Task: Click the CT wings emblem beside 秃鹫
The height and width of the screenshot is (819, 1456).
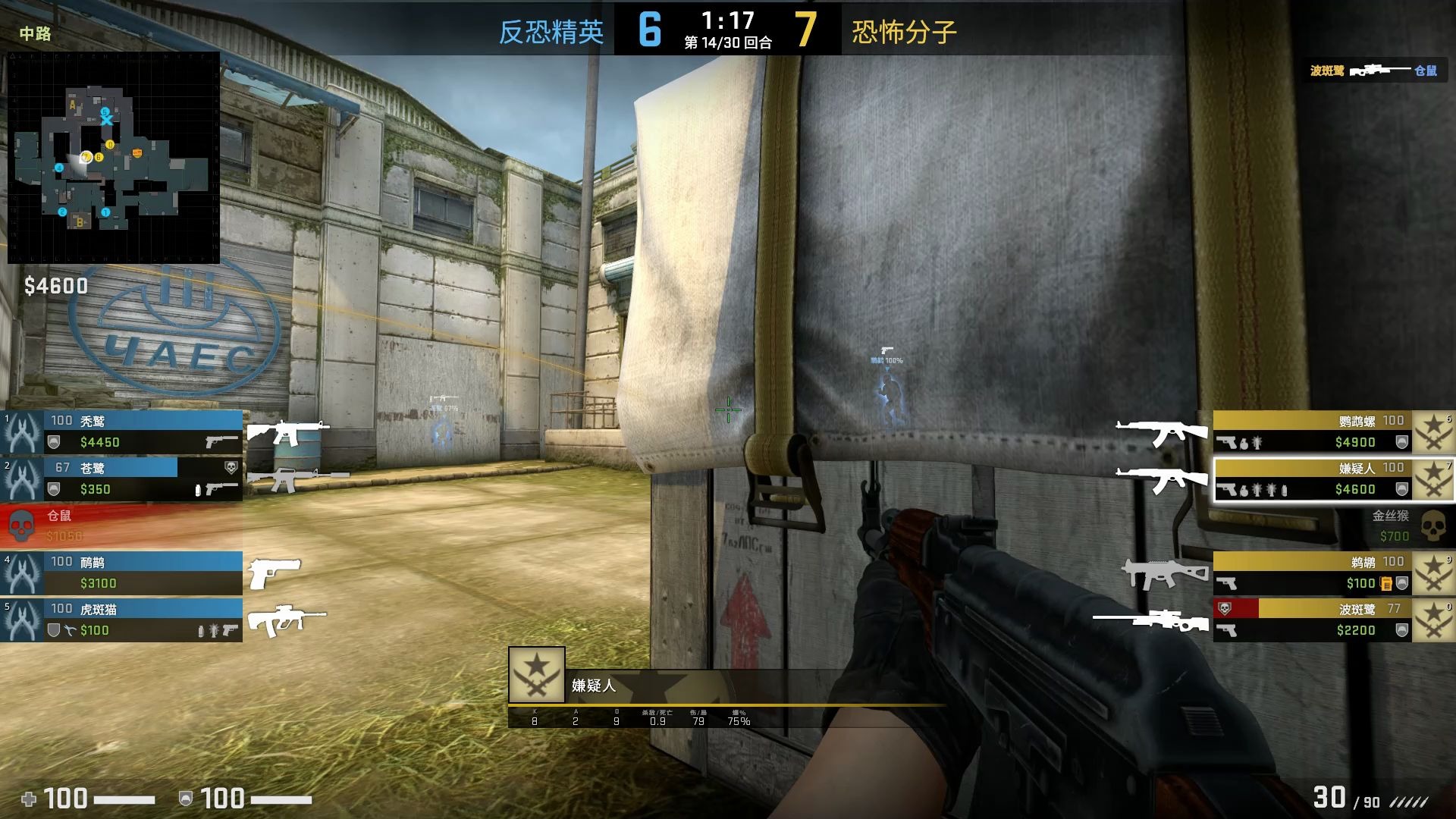Action: tap(23, 432)
